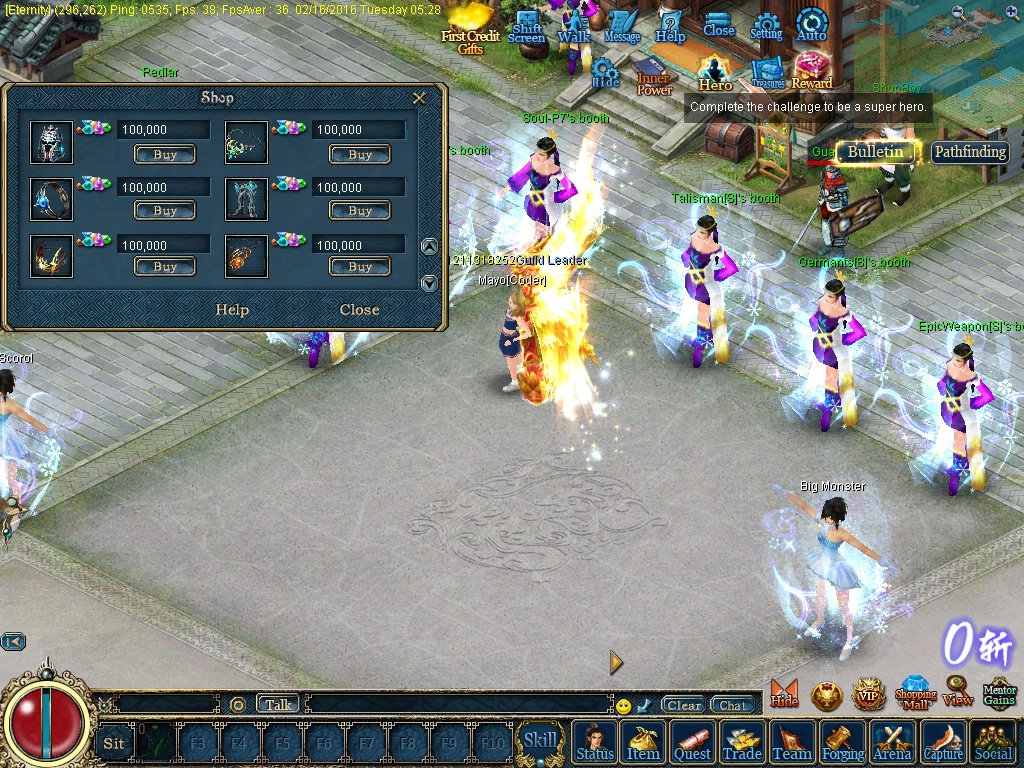Screen dimensions: 1024x768
Task: Open the Forging menu
Action: [843, 743]
